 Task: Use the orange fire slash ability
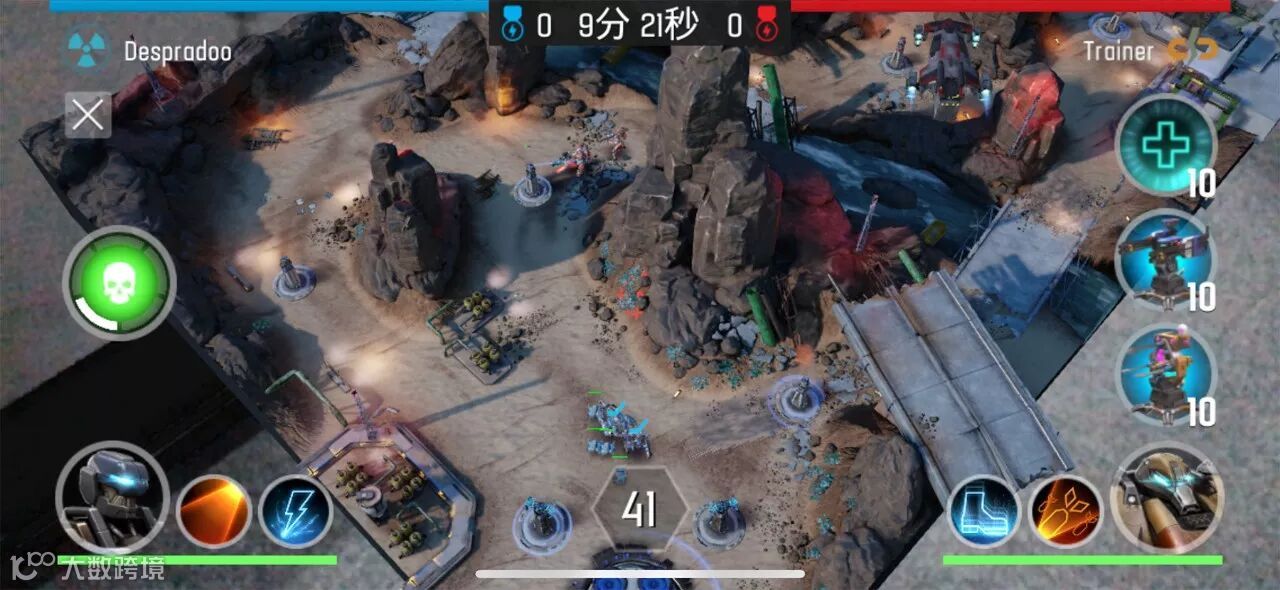pos(213,510)
